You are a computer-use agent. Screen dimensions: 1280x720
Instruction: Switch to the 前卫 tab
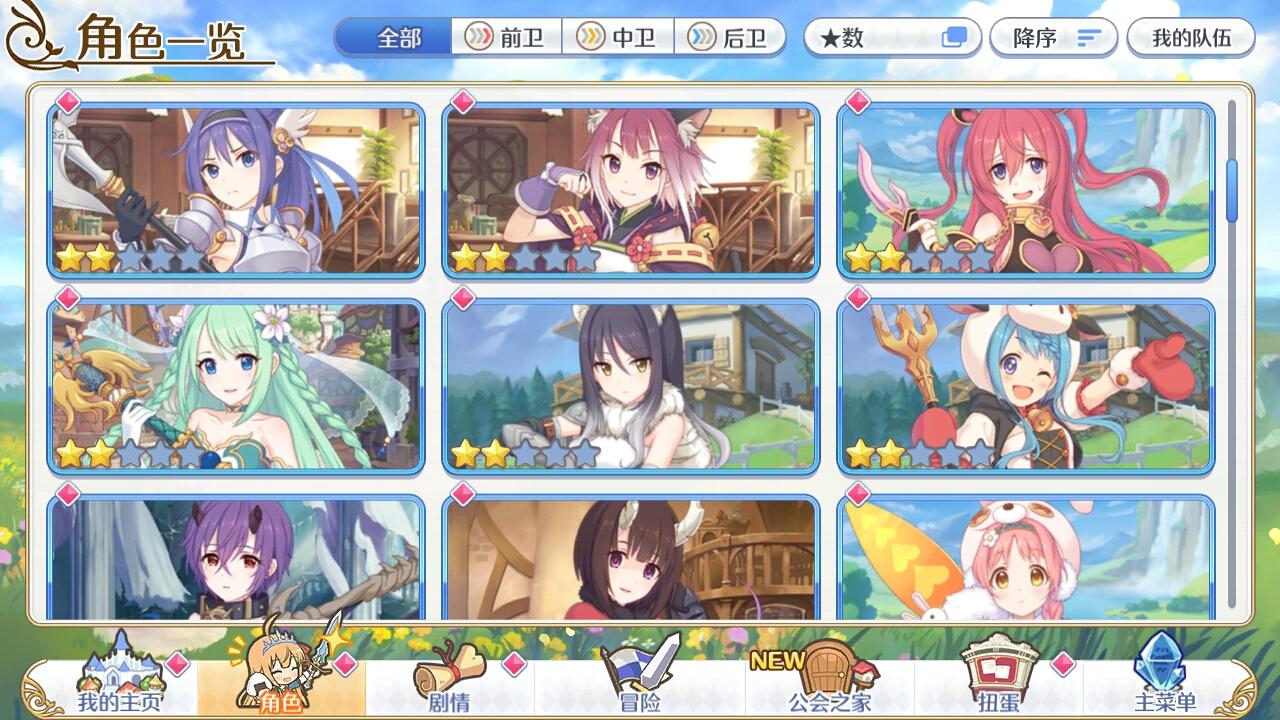pyautogui.click(x=508, y=35)
